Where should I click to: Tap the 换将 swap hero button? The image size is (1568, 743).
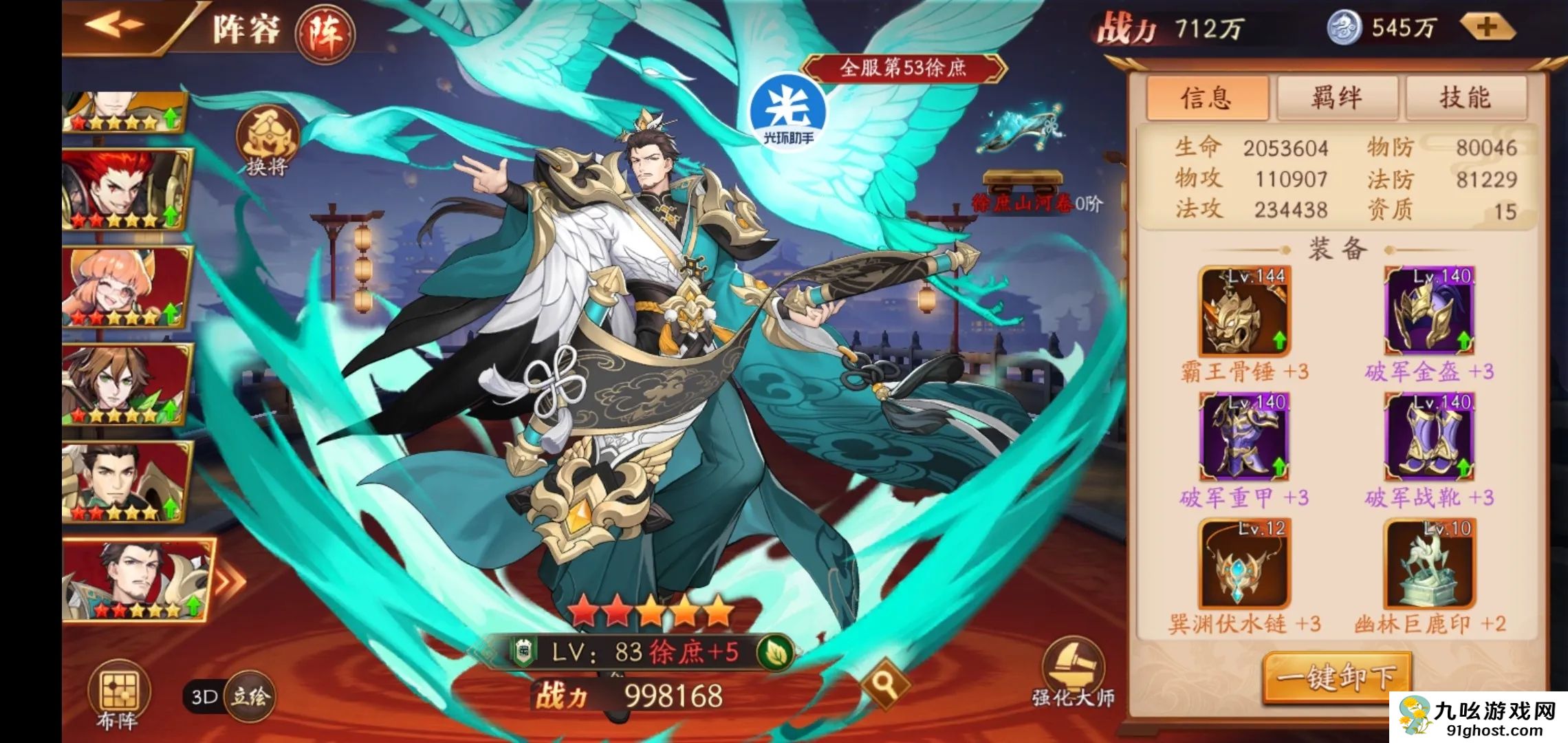[267, 142]
